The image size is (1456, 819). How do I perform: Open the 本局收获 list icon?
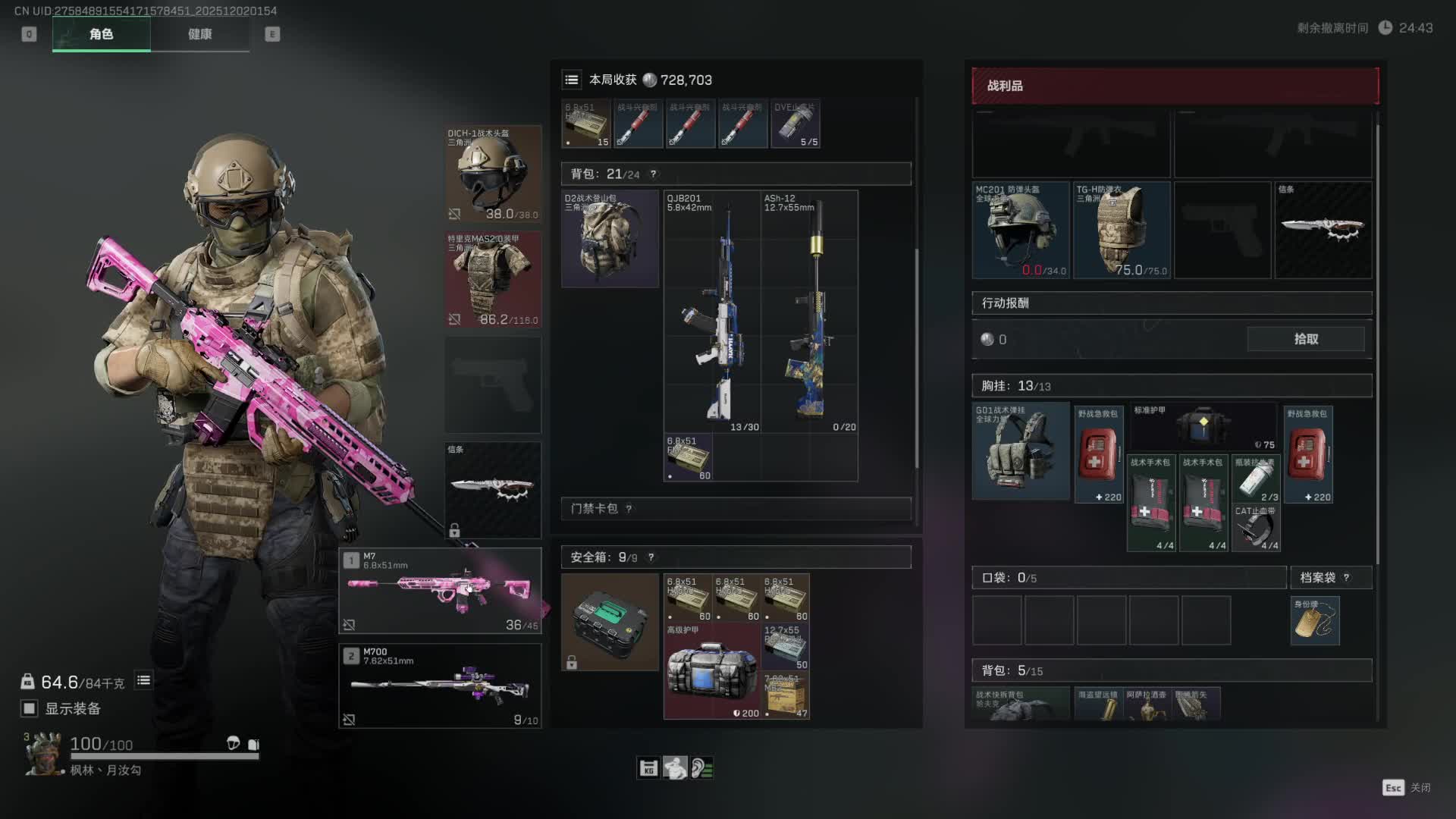coord(572,80)
